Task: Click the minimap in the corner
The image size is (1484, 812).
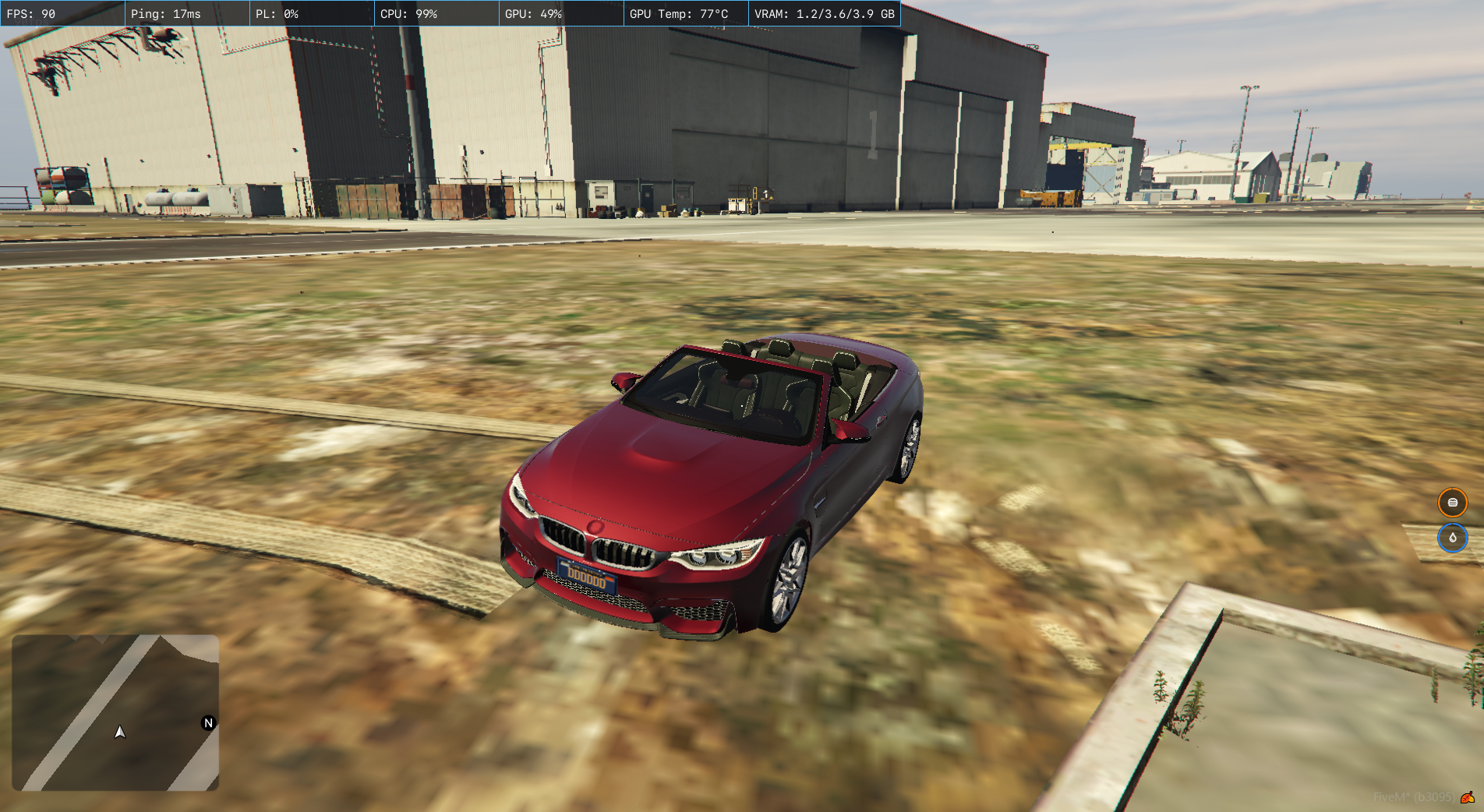Action: pos(115,712)
